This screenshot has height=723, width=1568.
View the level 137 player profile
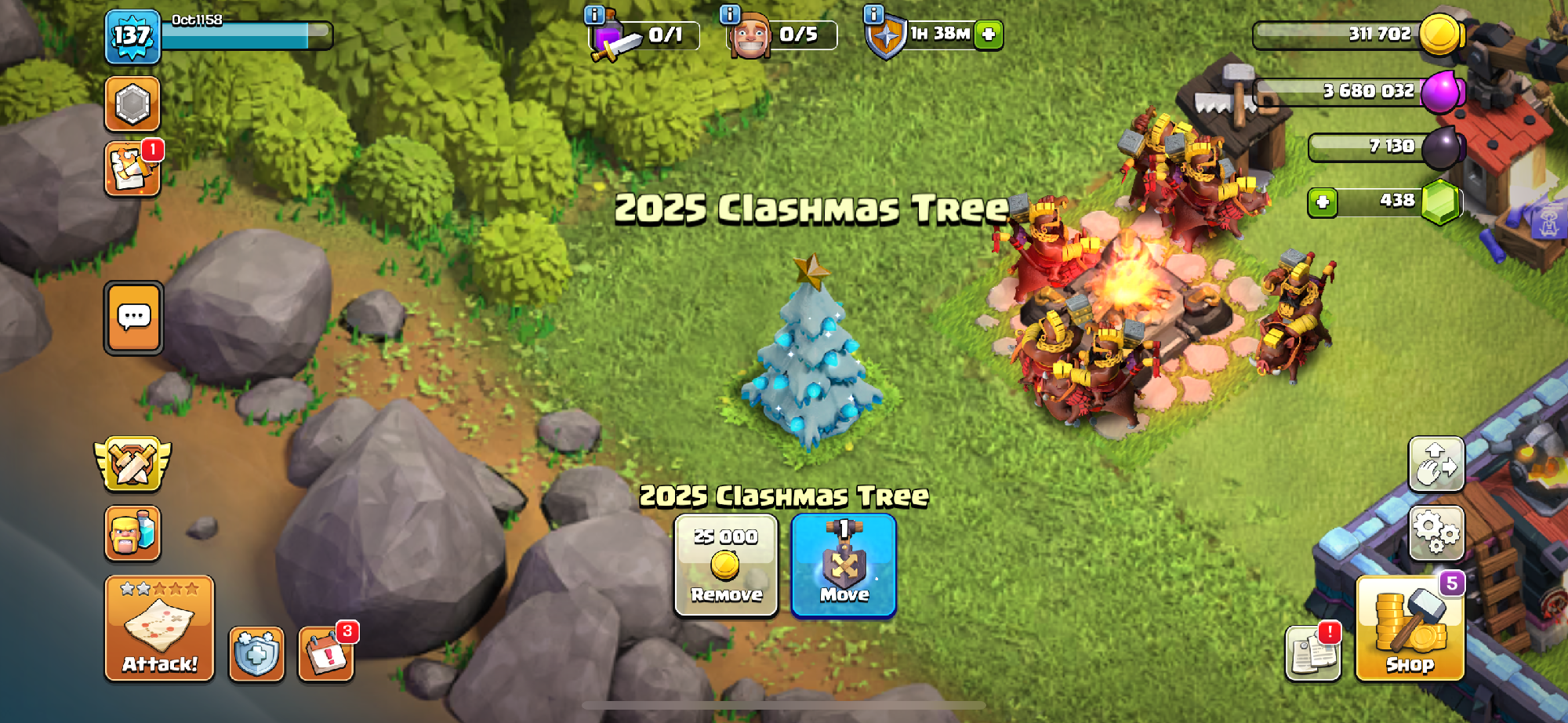click(132, 37)
